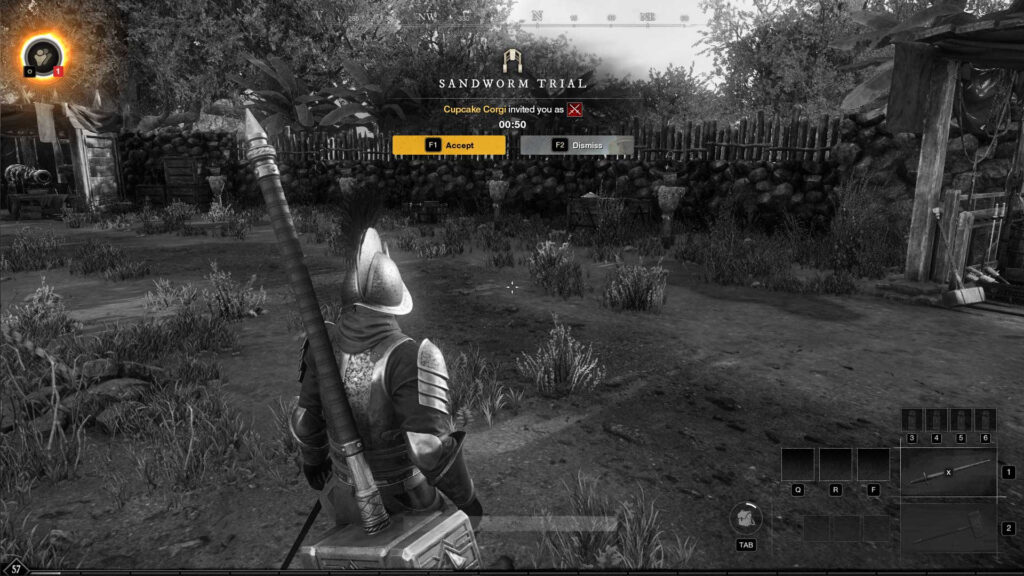Open the inventory bag icon
Screen dimensions: 1024x576
[746, 517]
